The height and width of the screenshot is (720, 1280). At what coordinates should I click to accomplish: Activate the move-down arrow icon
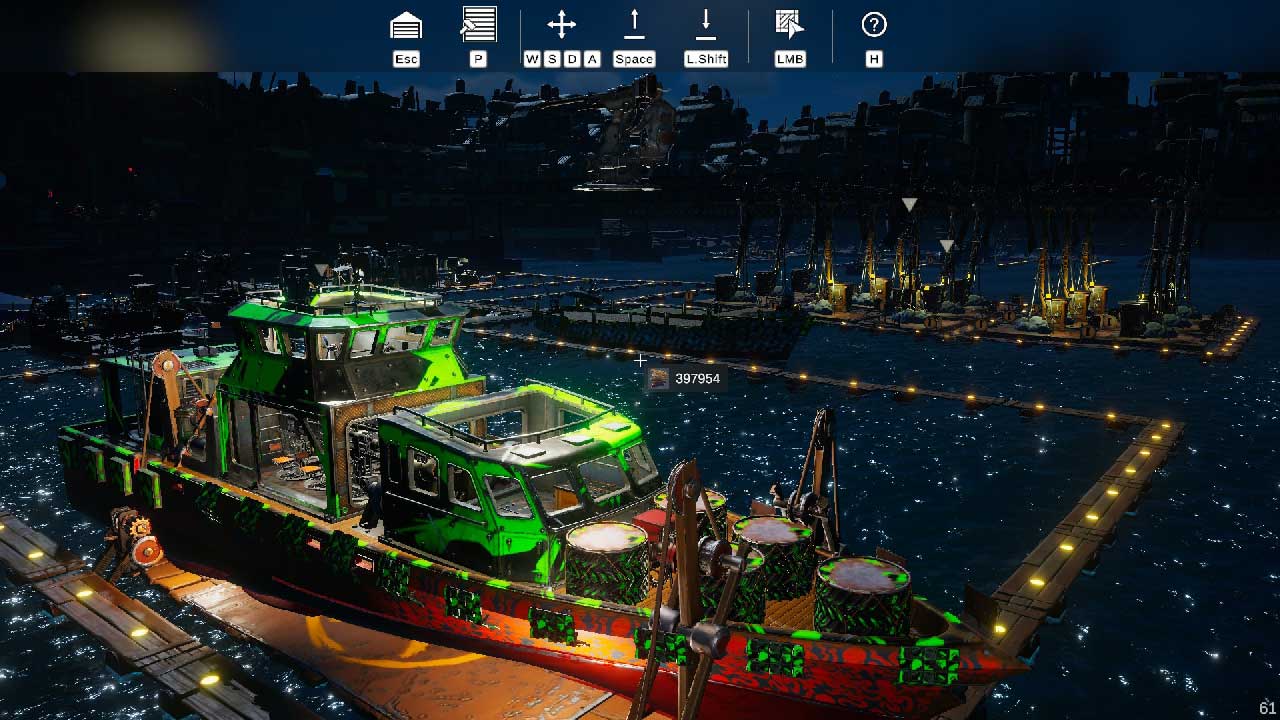[706, 24]
